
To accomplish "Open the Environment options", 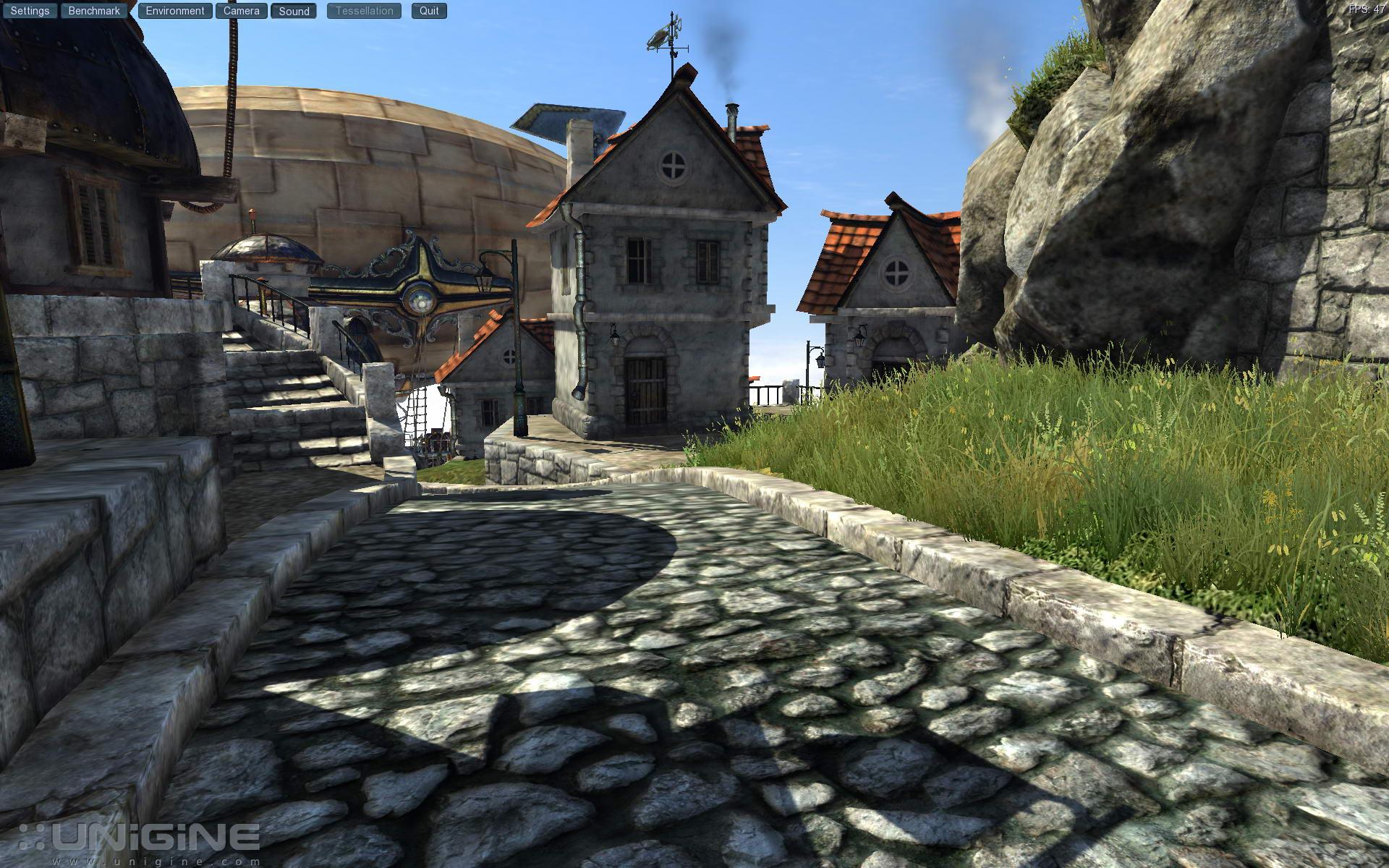I will pos(175,11).
